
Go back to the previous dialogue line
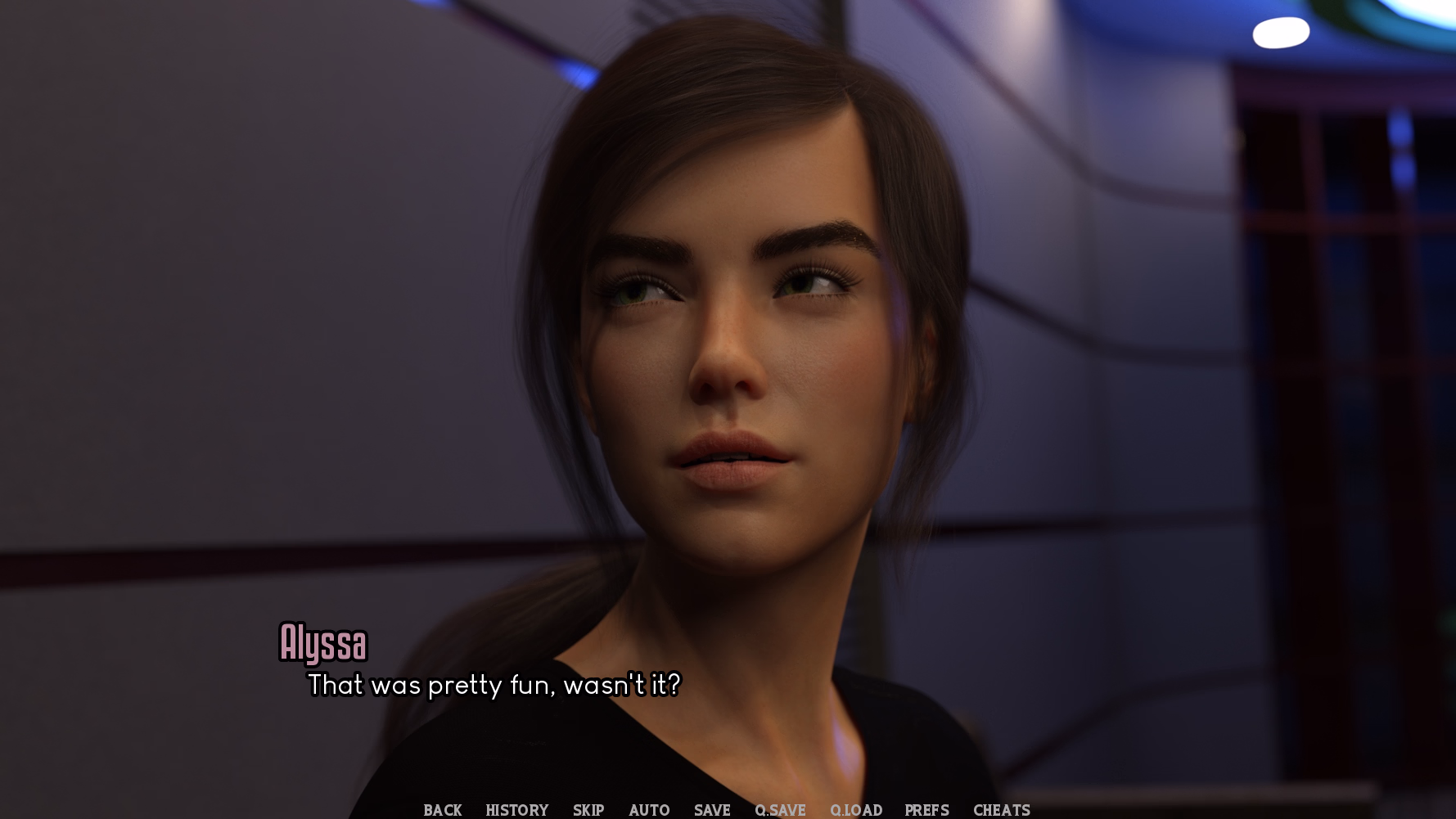click(443, 810)
